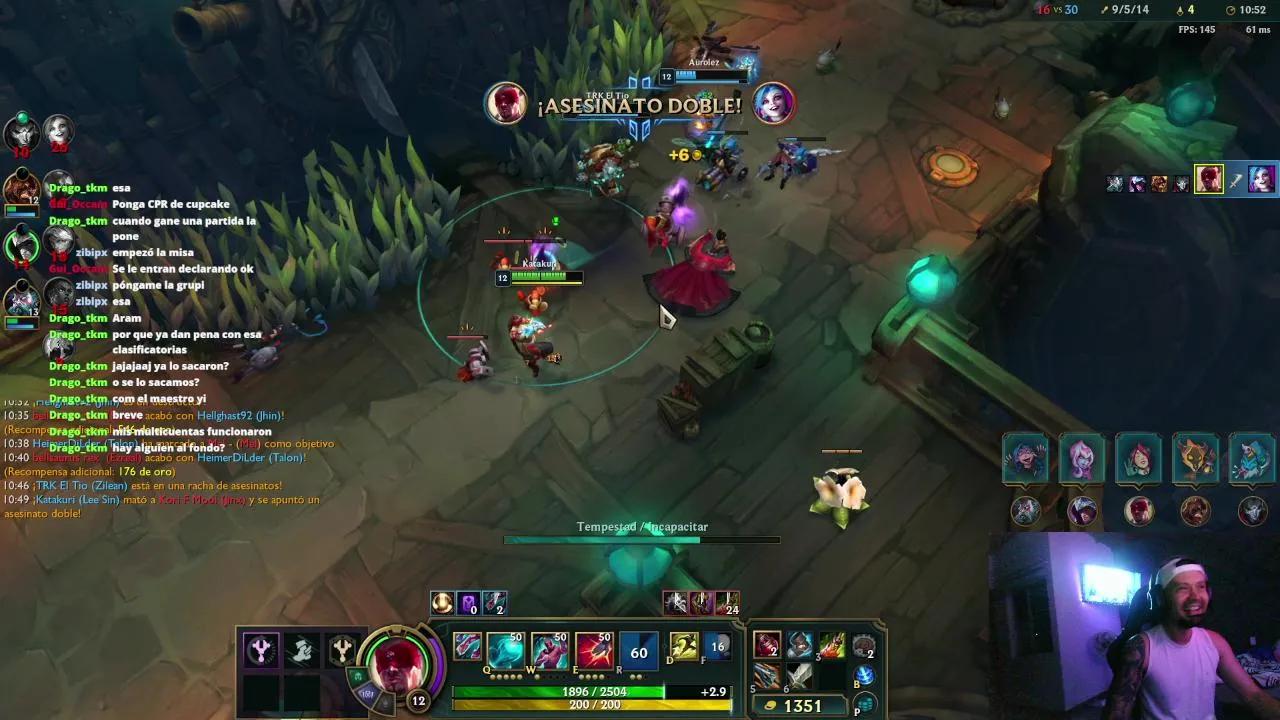This screenshot has height=720, width=1280.
Task: Select the red item stack in item slot 3
Action: 834,646
